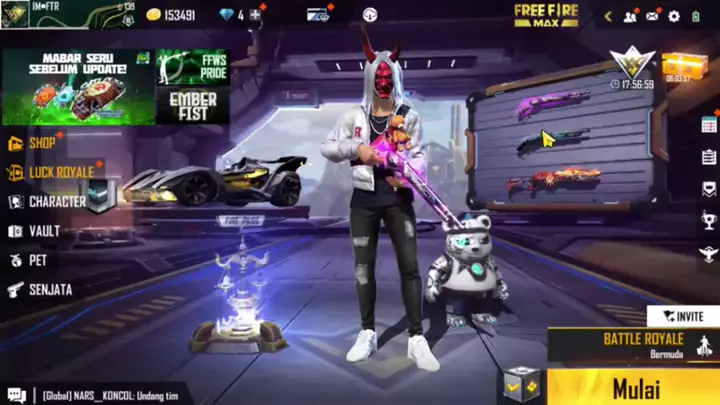720x405 pixels.
Task: Open Luck Royale
Action: click(60, 172)
